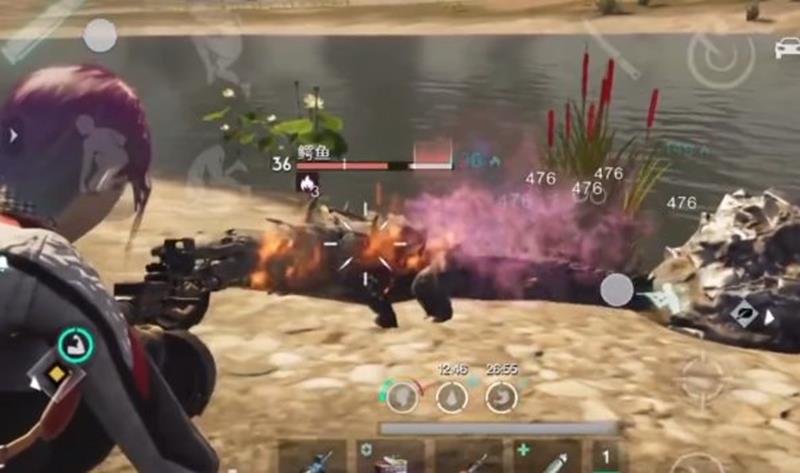This screenshot has width=800, height=473.
Task: Tap the white round button beside the rock
Action: pos(616,290)
